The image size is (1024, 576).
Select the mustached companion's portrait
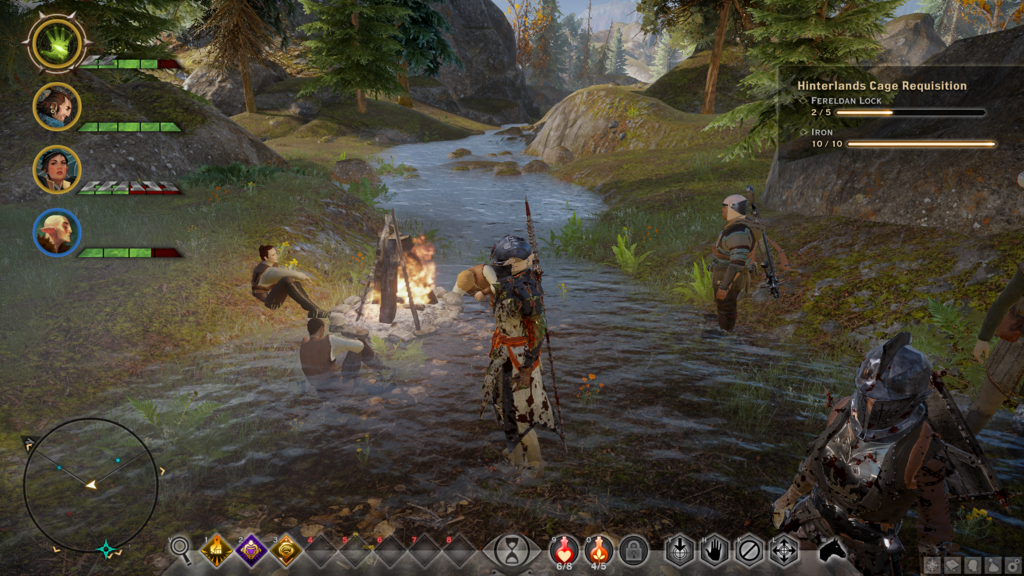pyautogui.click(x=57, y=106)
